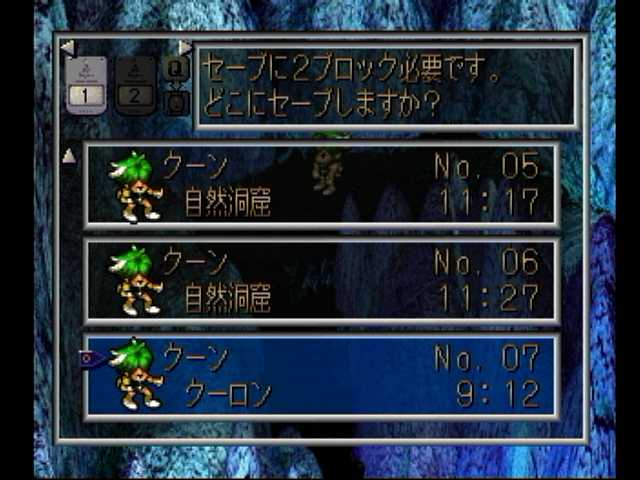The height and width of the screenshot is (480, 640).
Task: Save to highlighted file No. 07
Action: (320, 376)
